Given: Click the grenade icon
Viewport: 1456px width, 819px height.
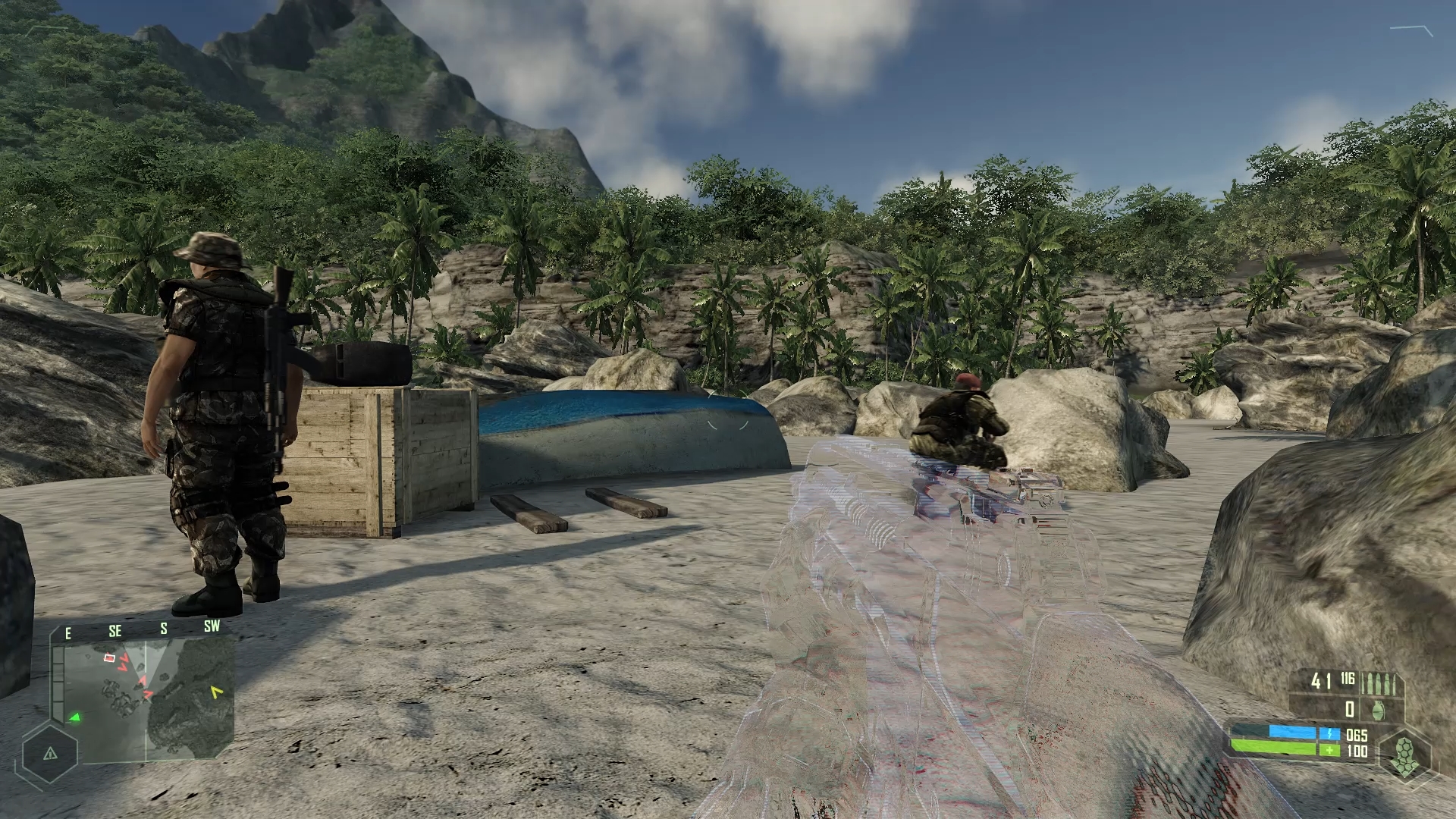Looking at the screenshot, I should point(1378,710).
